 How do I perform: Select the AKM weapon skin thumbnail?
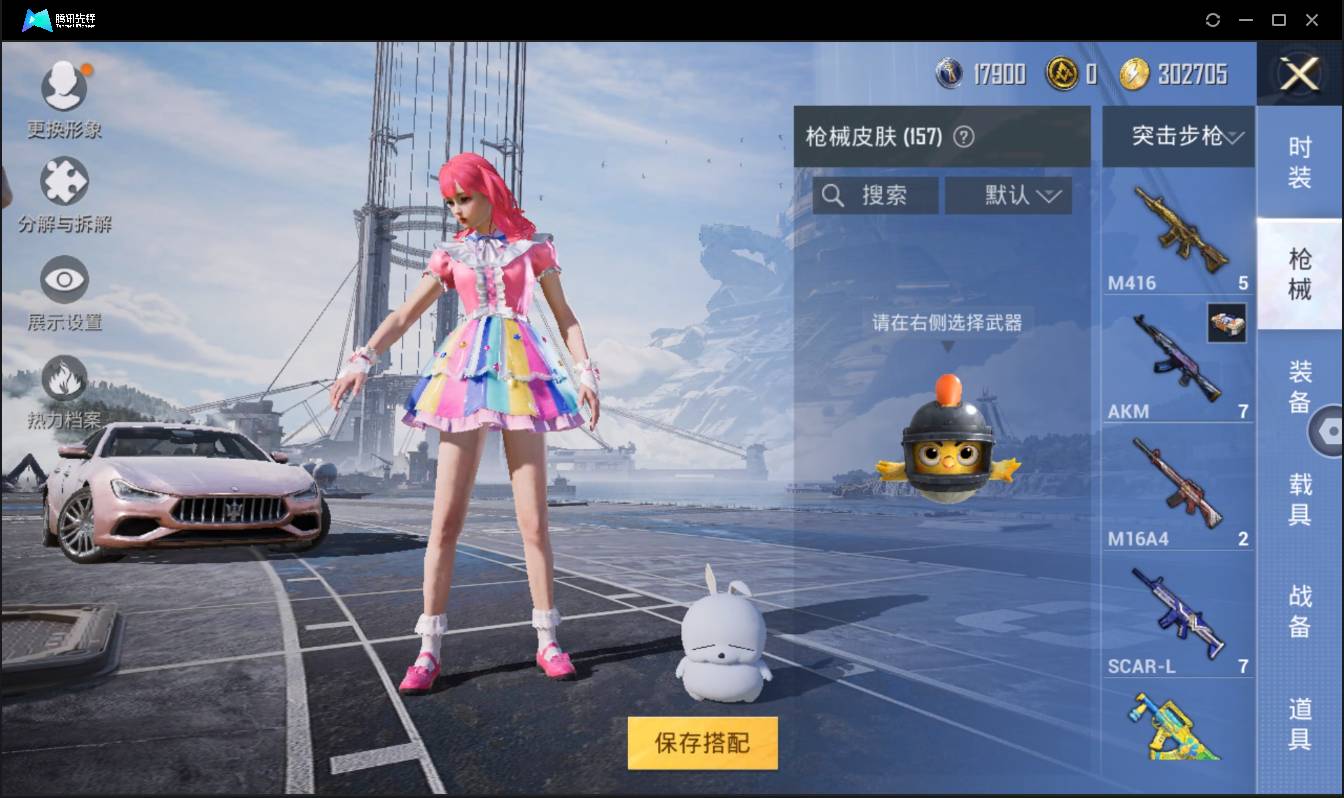point(1178,355)
